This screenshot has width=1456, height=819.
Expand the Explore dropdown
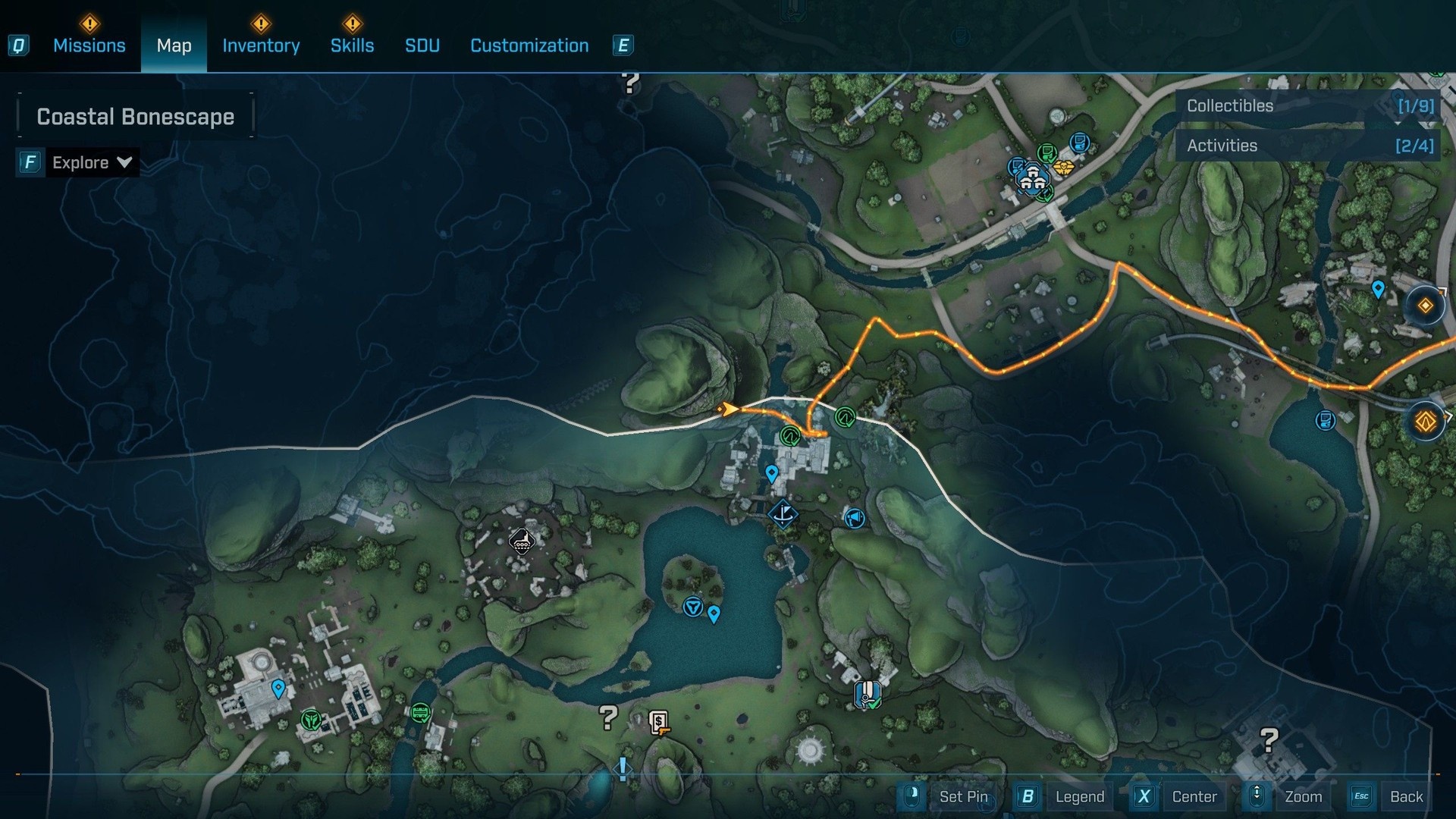(x=91, y=162)
